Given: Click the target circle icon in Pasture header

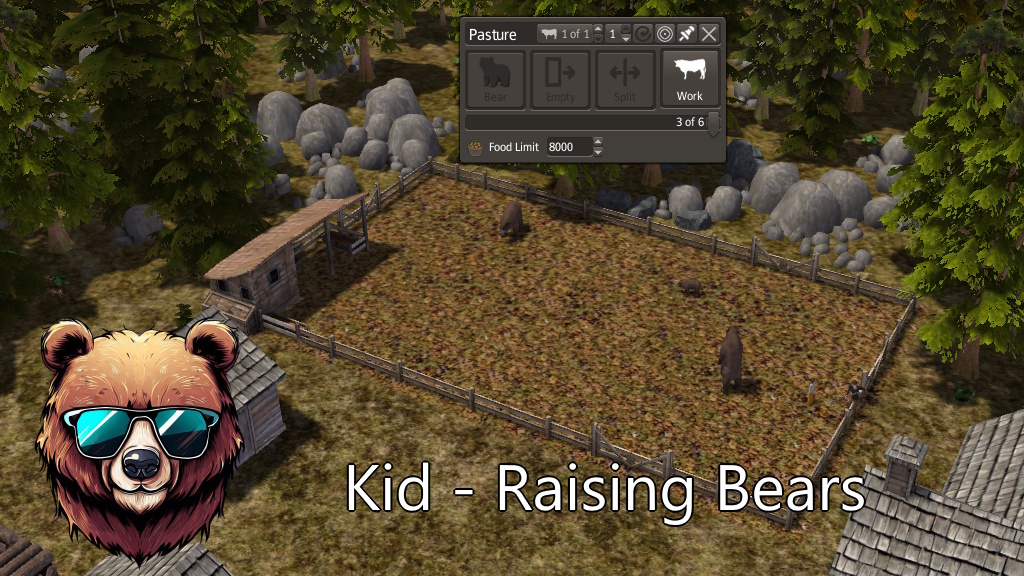Looking at the screenshot, I should [x=664, y=34].
